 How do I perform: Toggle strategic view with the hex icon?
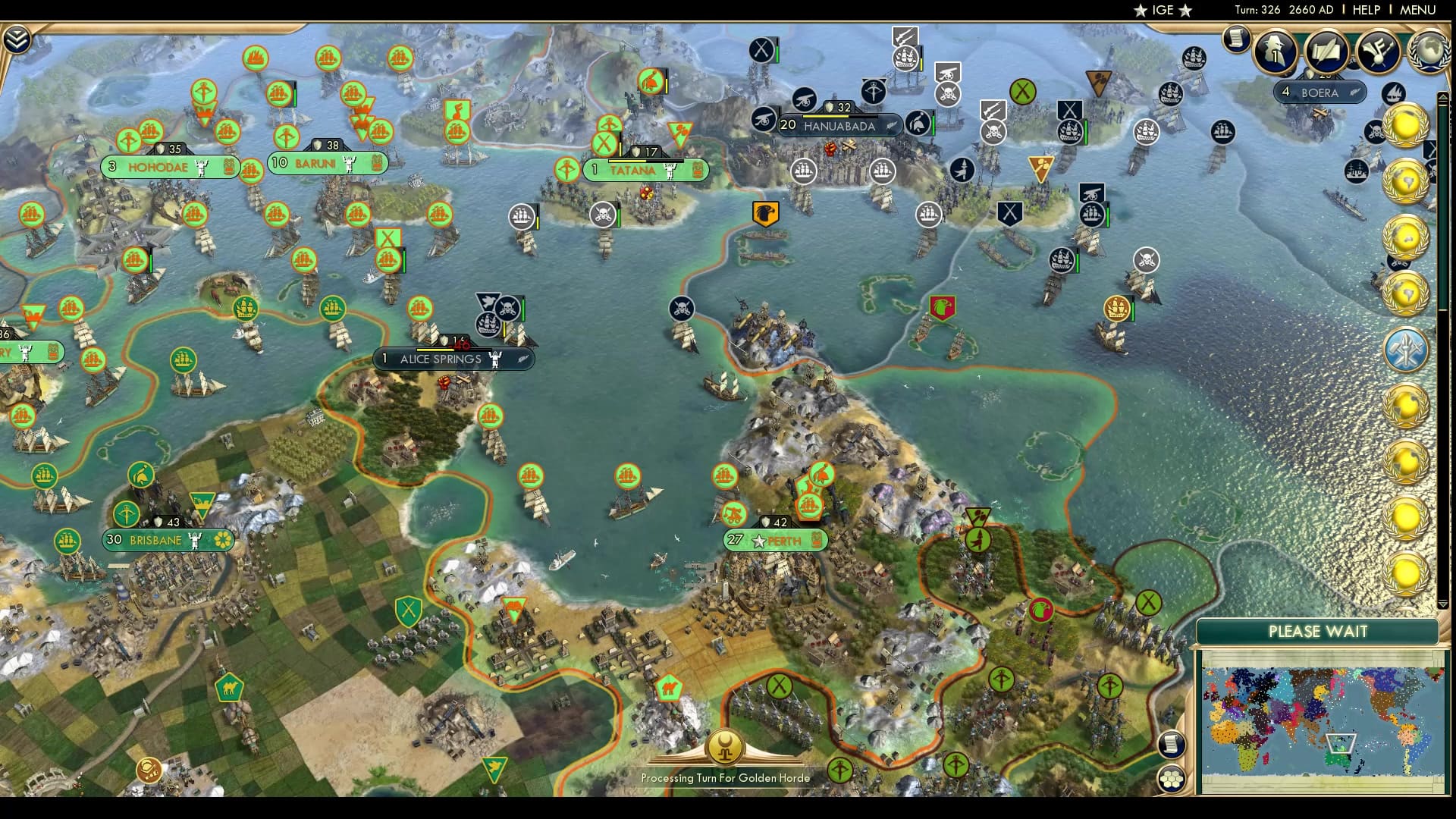point(1172,779)
